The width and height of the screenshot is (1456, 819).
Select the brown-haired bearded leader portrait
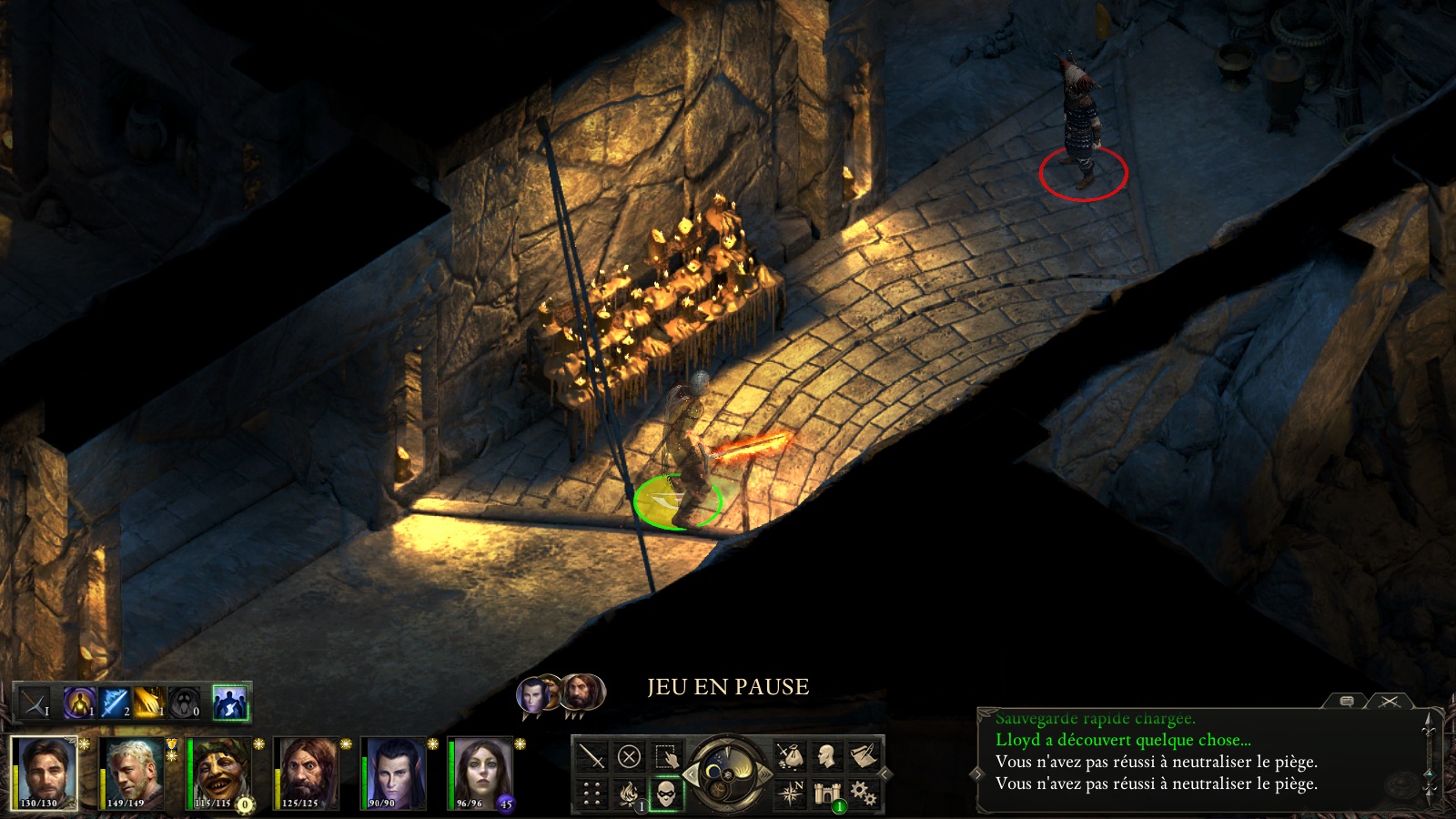point(44,773)
